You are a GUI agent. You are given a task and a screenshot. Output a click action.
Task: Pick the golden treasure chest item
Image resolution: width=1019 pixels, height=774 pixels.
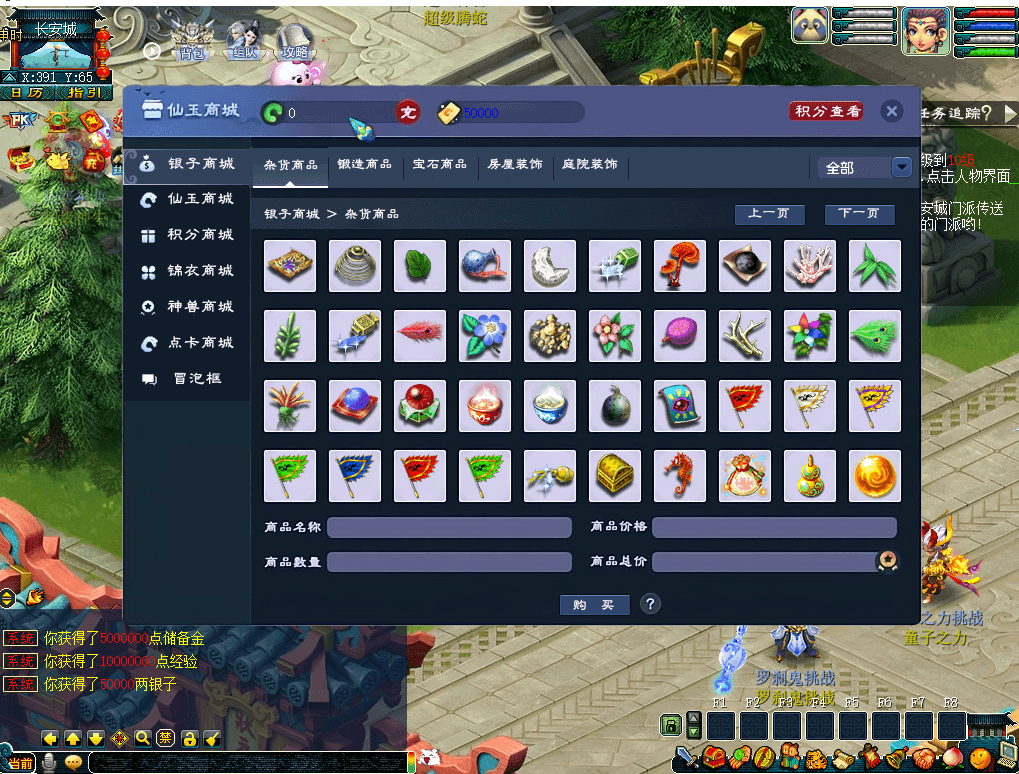coord(614,476)
